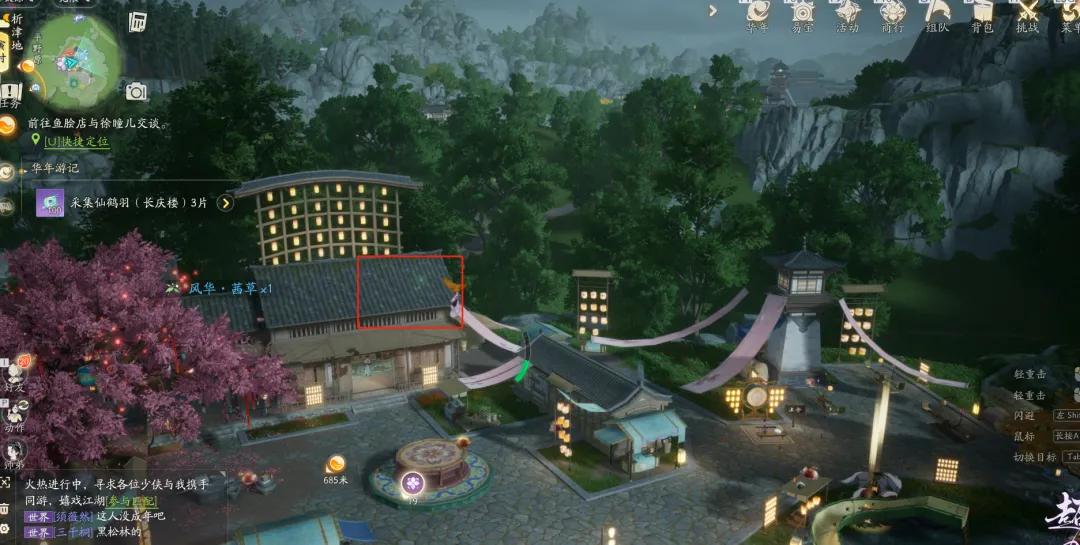This screenshot has height=545, width=1080.
Task: Open the 商行 shop icon
Action: pos(893,12)
